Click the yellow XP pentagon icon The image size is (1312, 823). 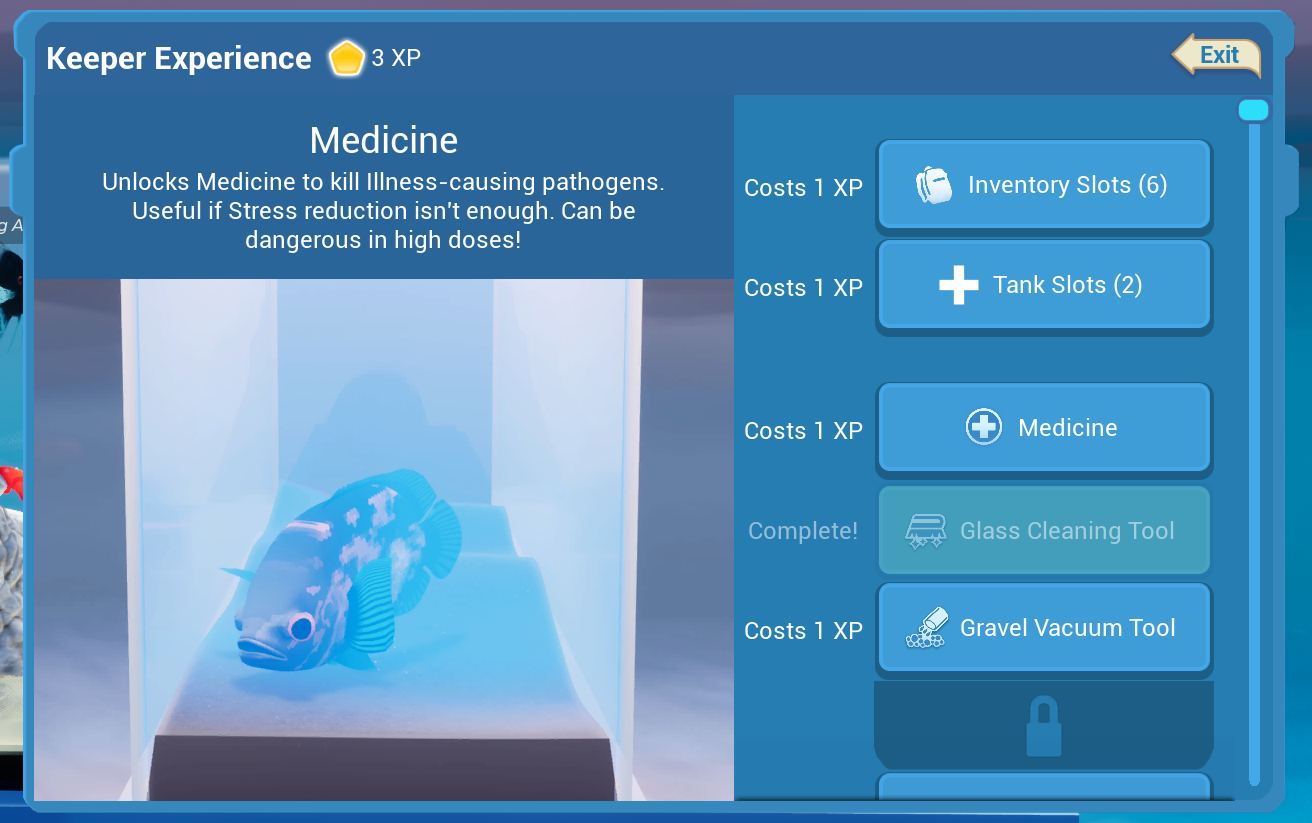347,58
